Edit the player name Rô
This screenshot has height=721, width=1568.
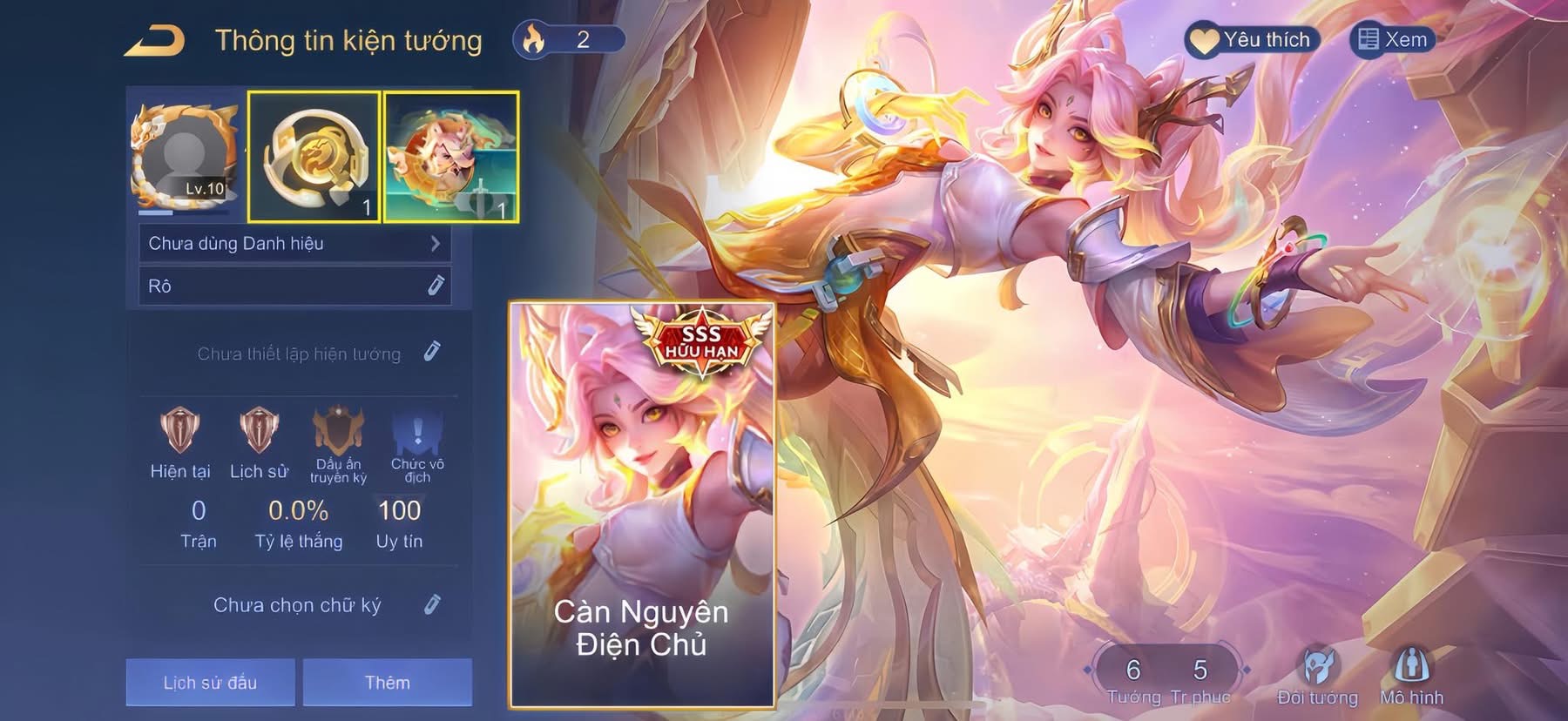[436, 286]
